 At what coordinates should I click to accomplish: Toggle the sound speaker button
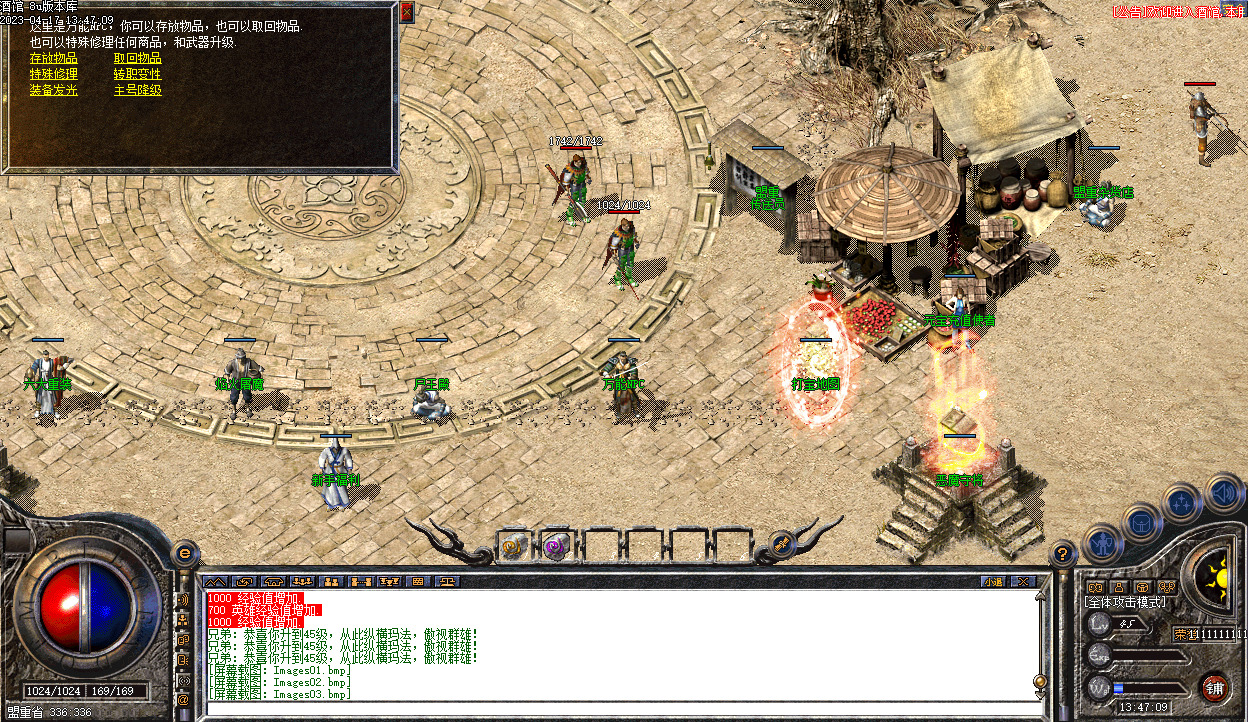pos(1224,493)
